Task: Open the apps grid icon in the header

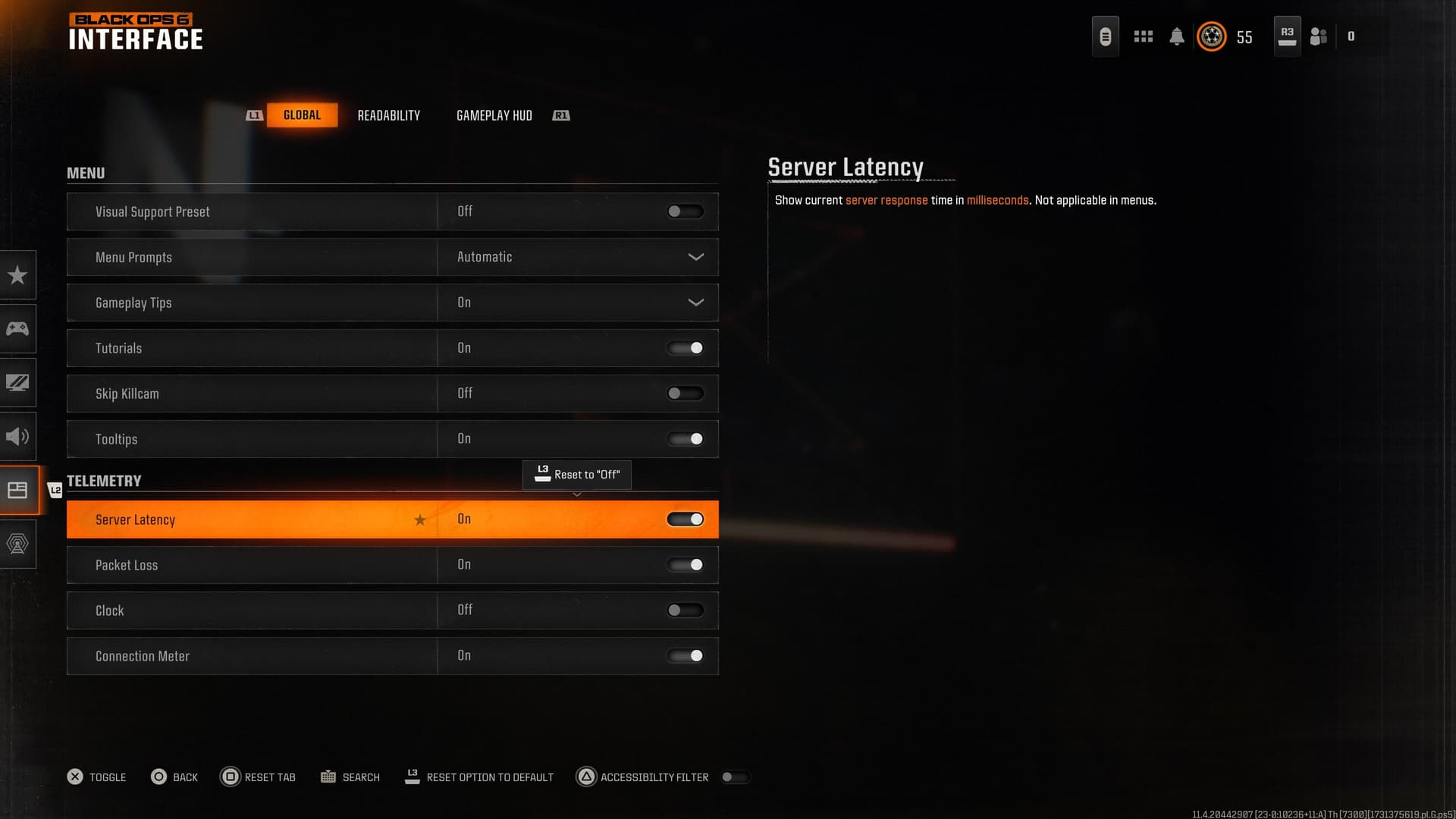Action: coord(1143,36)
